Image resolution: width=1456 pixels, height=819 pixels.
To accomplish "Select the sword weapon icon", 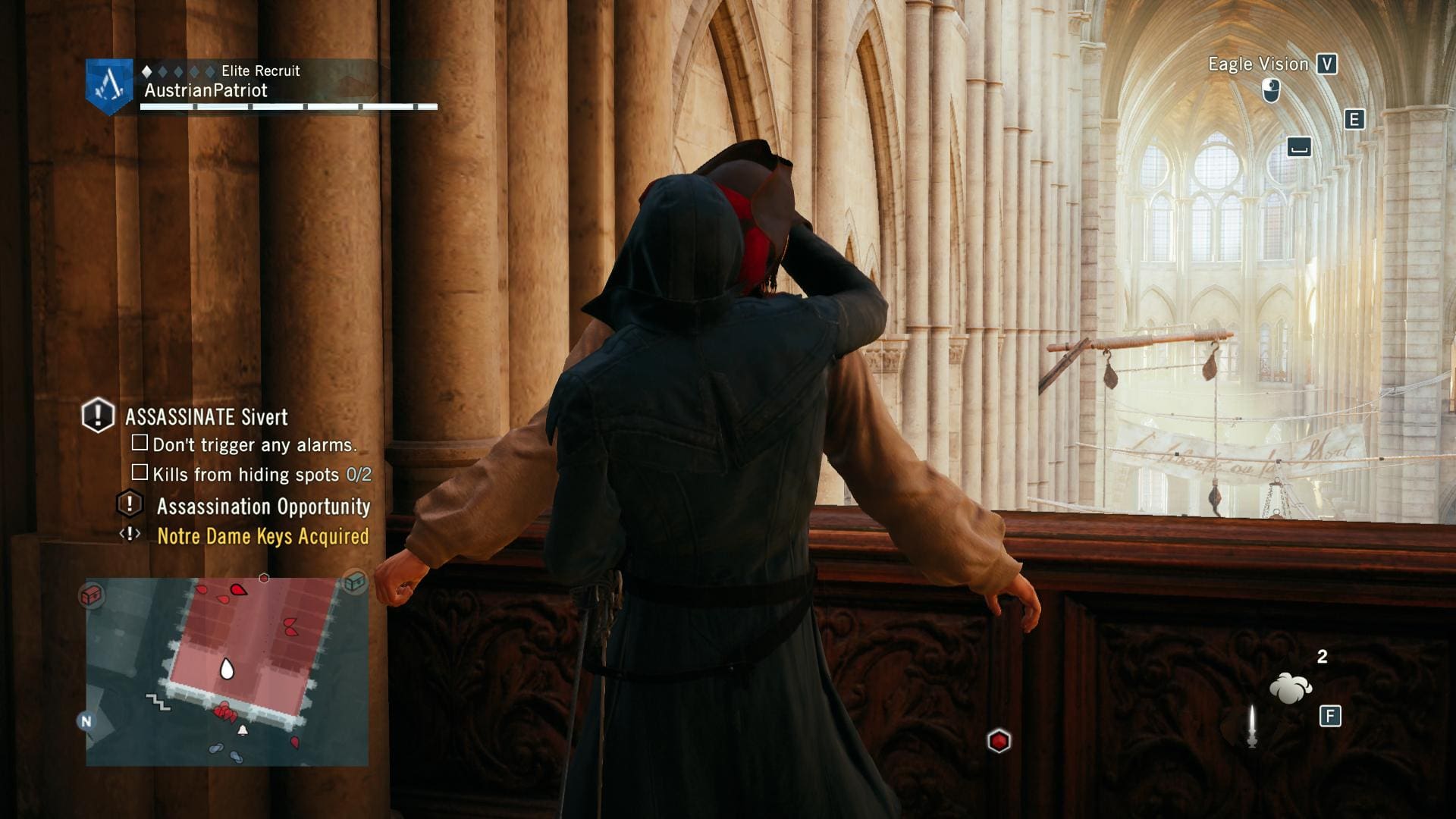I will [x=1252, y=726].
